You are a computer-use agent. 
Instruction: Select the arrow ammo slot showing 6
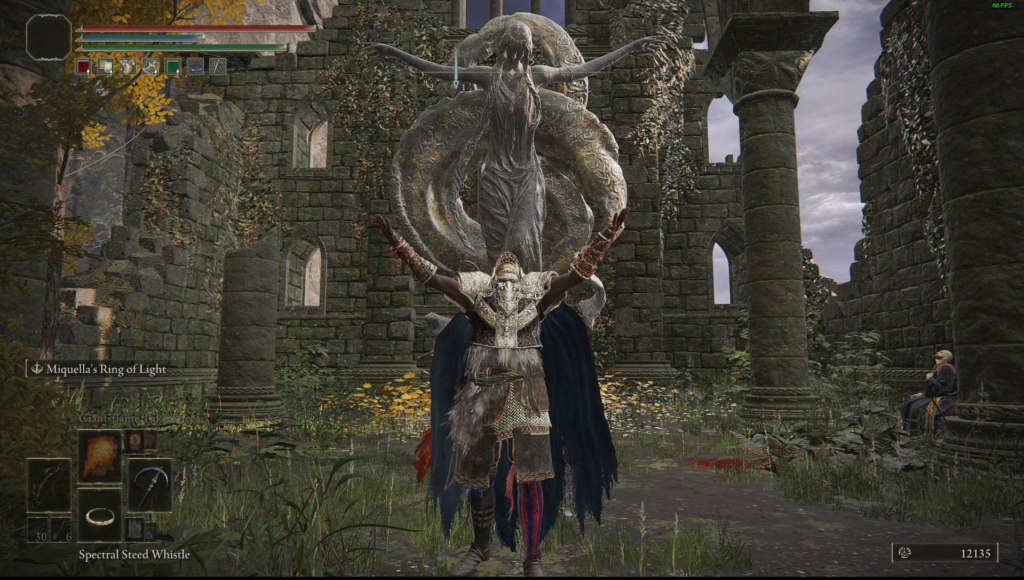point(60,529)
